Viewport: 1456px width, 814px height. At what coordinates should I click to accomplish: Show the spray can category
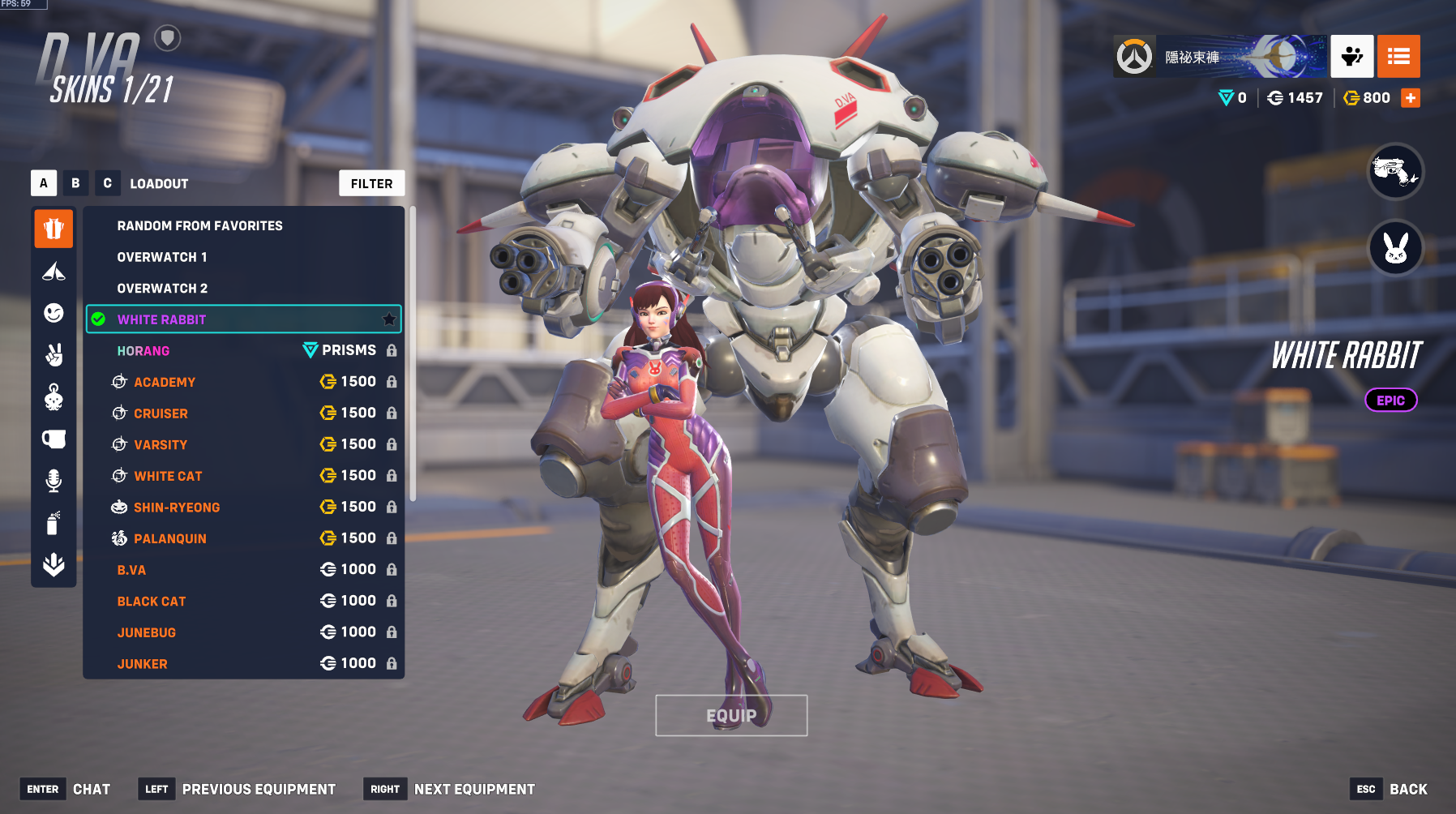[54, 523]
